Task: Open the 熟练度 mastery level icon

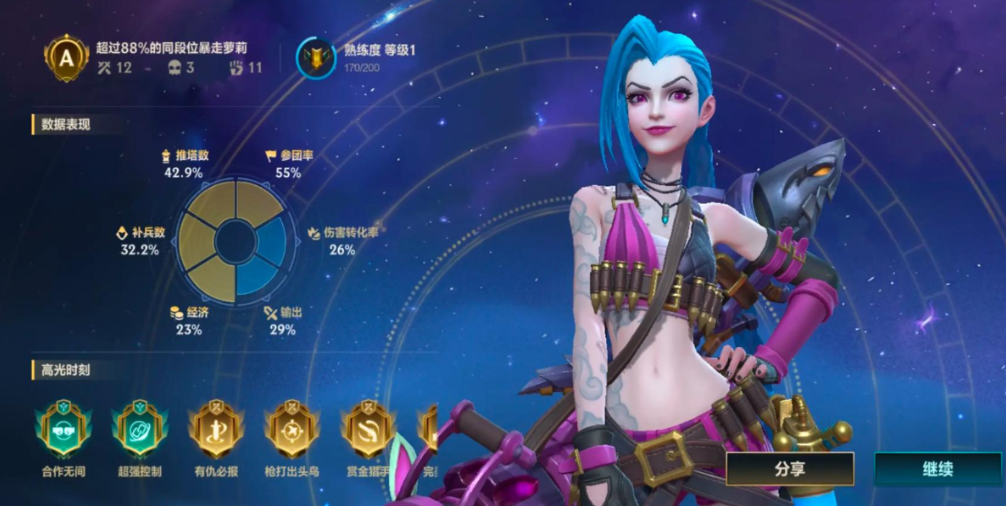Action: click(316, 58)
